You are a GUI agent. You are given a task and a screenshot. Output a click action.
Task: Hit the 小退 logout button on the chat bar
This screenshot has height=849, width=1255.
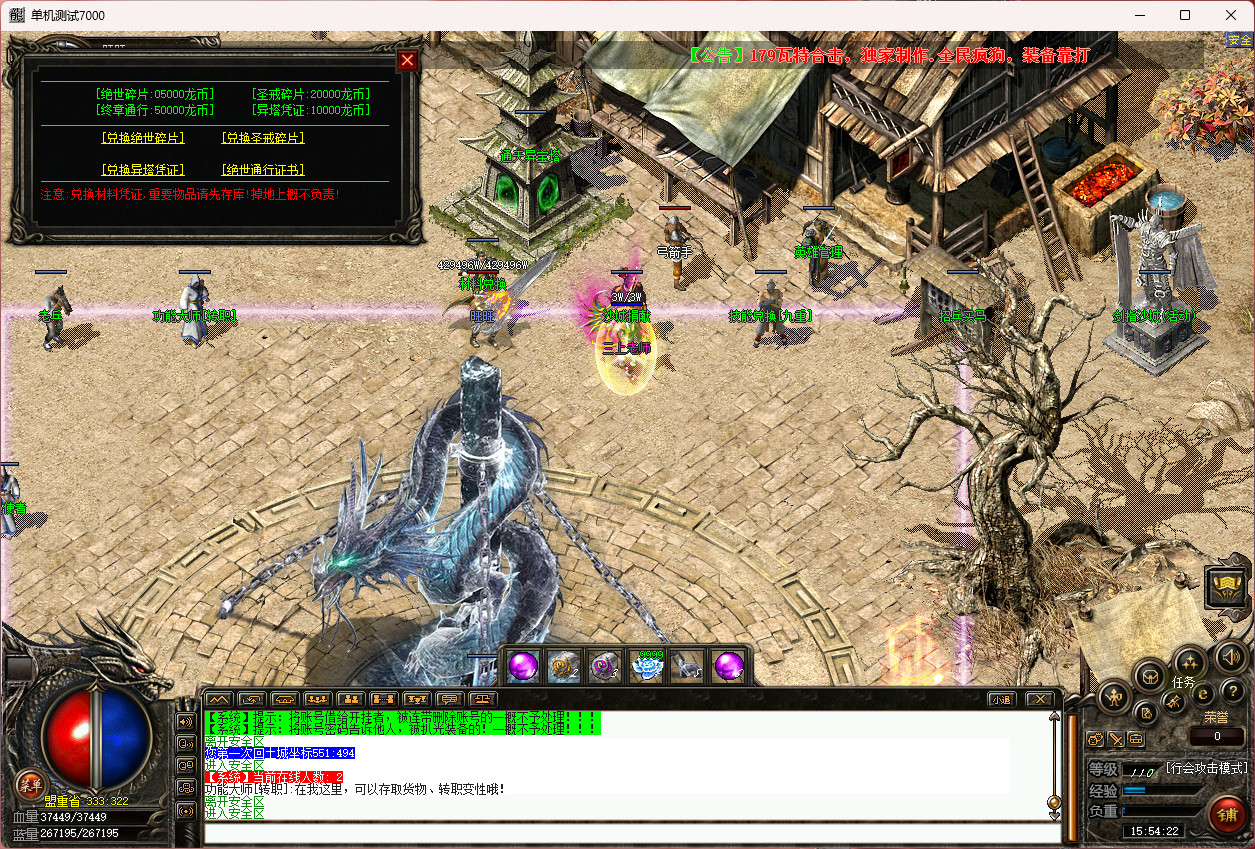click(1001, 699)
